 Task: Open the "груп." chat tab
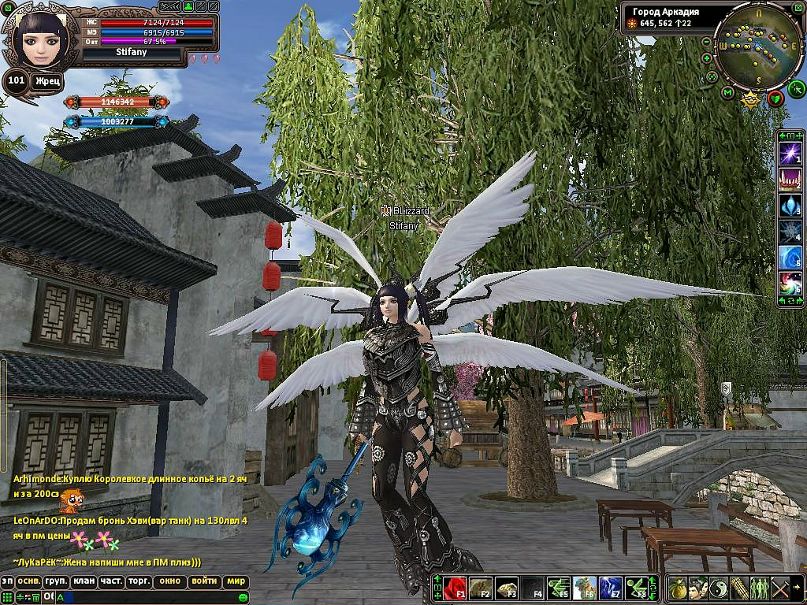[x=56, y=580]
